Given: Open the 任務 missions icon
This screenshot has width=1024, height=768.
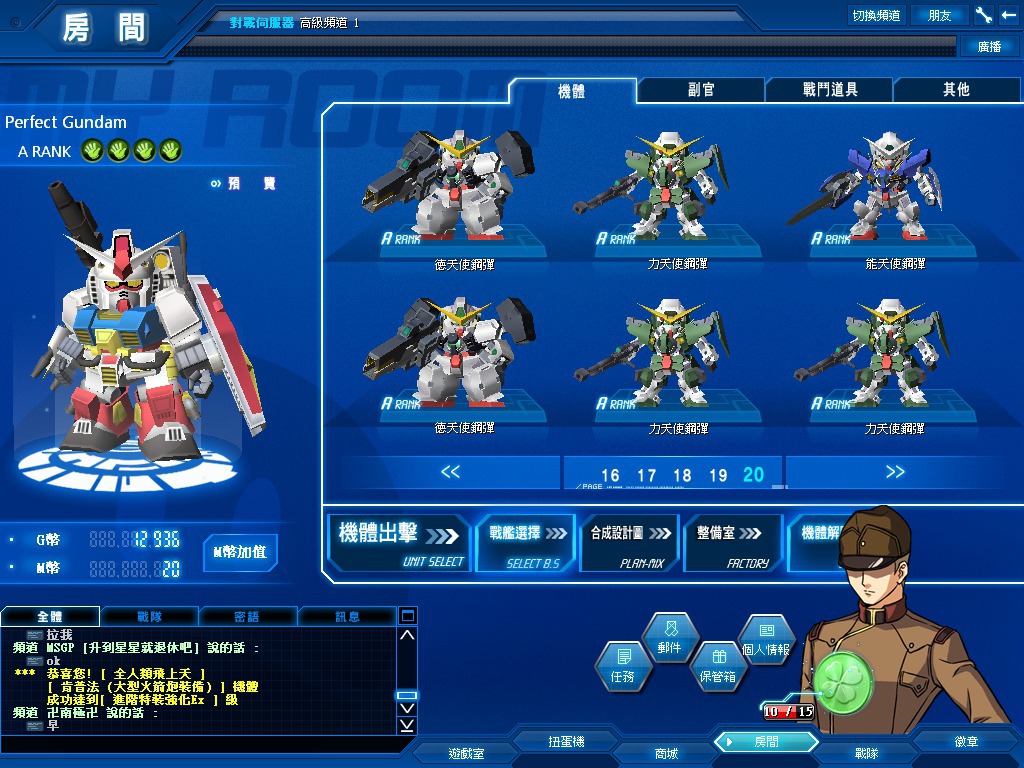Looking at the screenshot, I should point(621,664).
